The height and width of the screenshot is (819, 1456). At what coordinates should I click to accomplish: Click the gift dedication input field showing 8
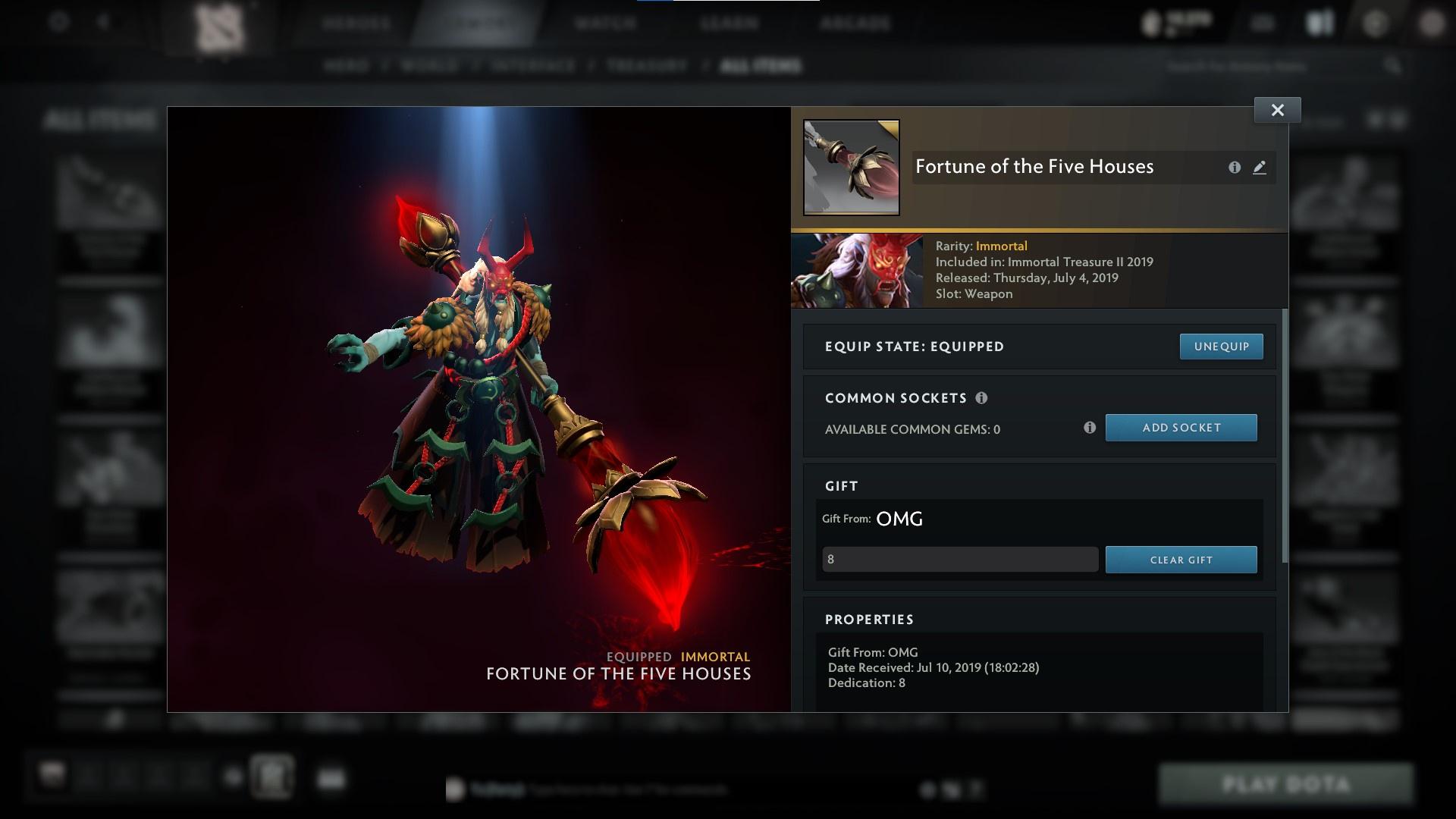pos(959,559)
